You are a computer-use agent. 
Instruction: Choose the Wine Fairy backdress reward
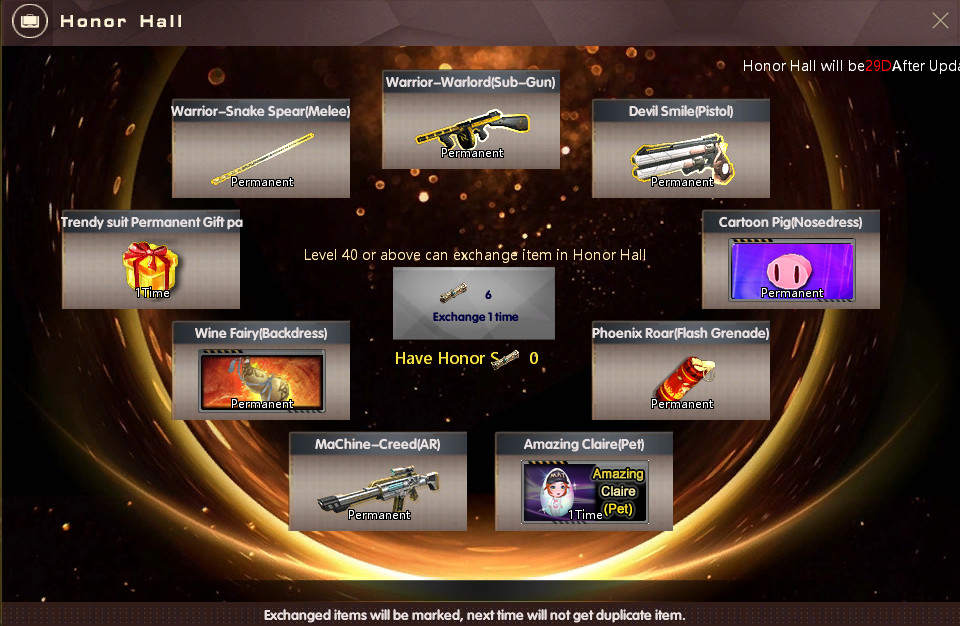click(x=261, y=378)
